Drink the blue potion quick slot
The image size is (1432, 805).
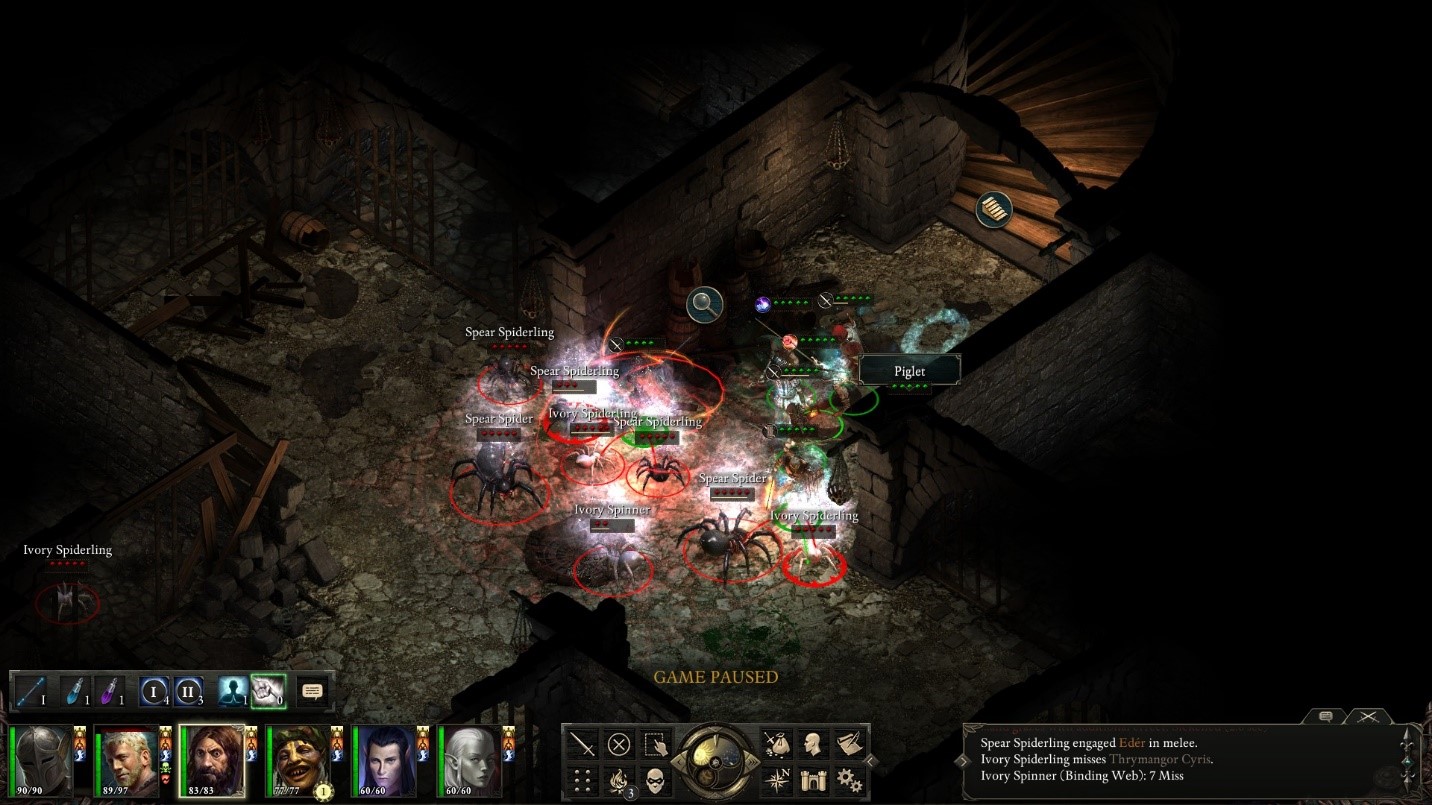pos(73,691)
